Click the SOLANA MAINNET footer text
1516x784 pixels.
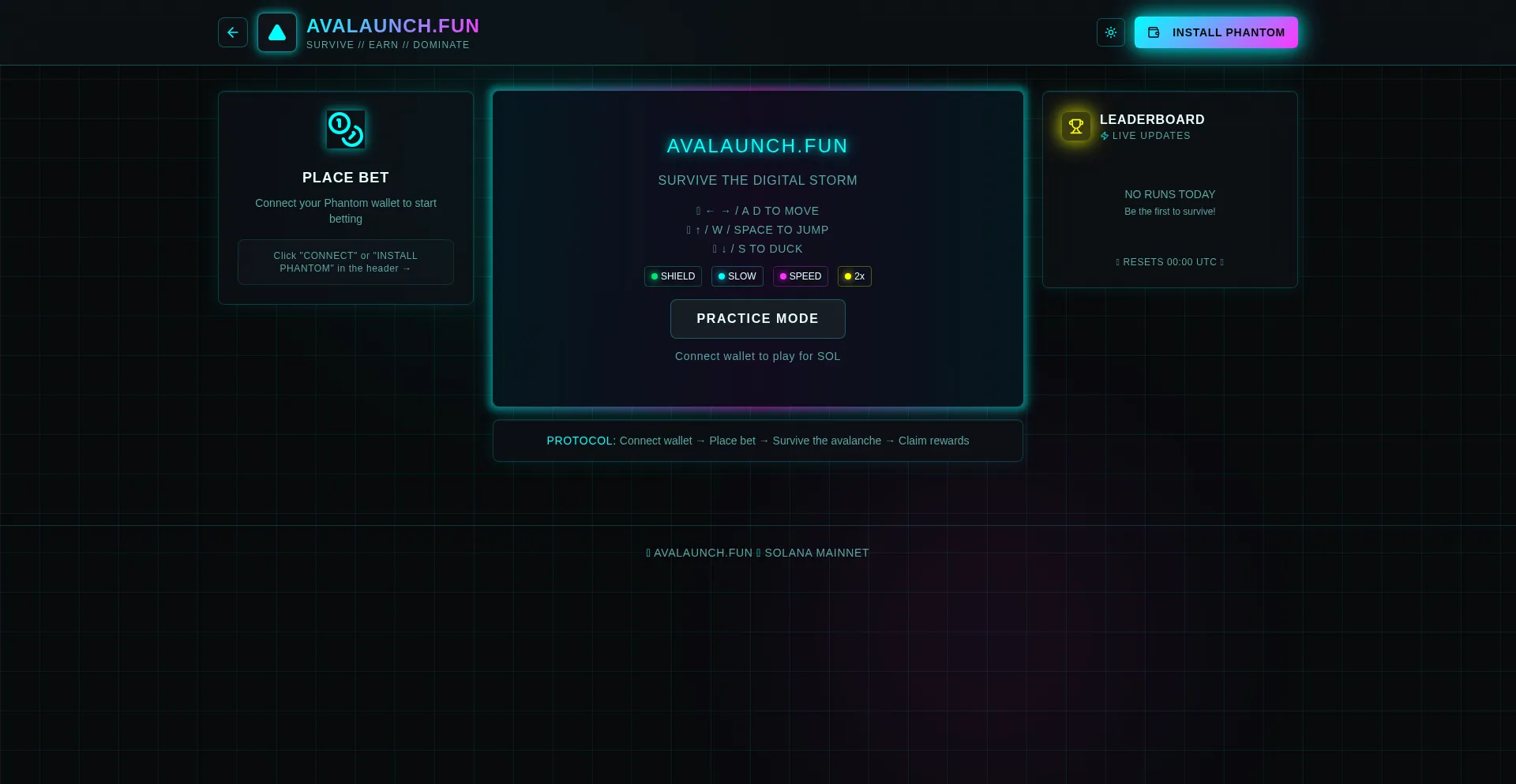[816, 553]
